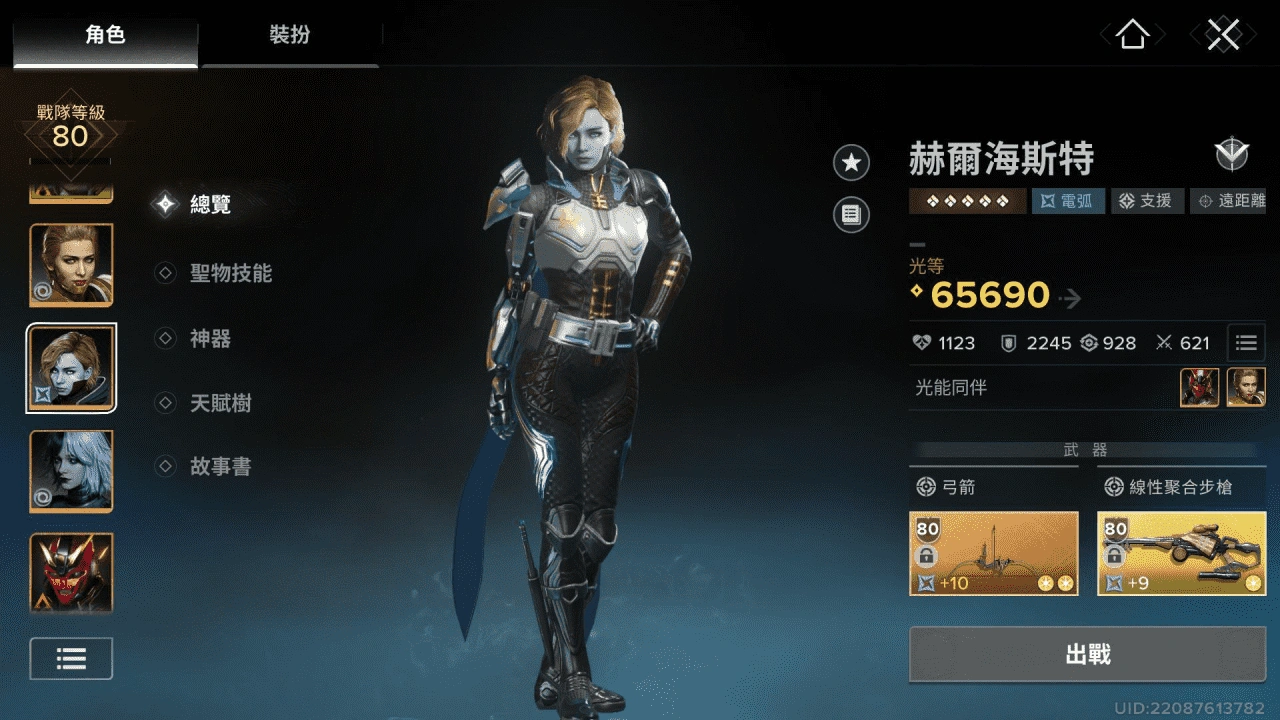Go to the home screen

[x=1132, y=35]
